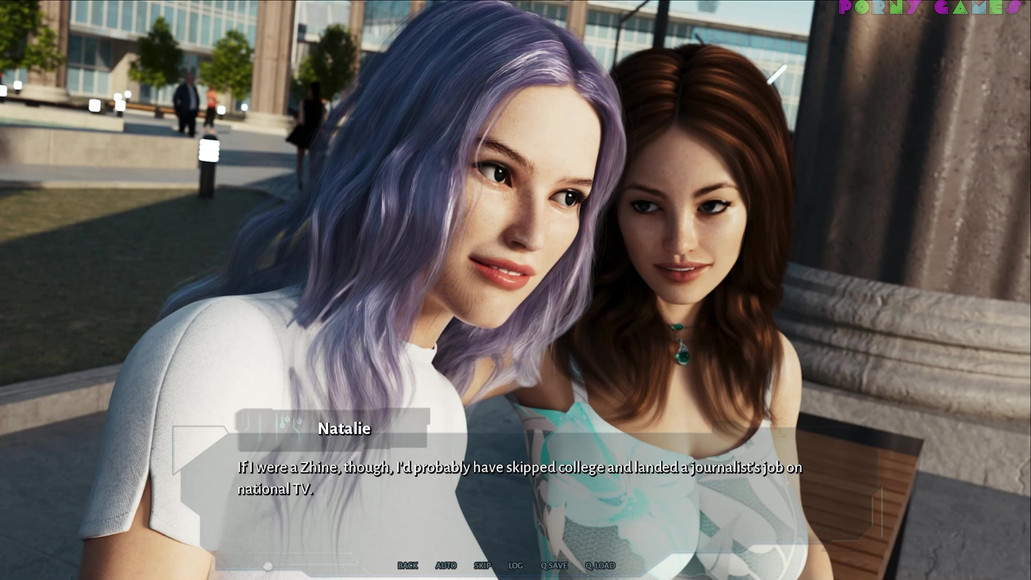
Task: Click Natalie's dialogue text to continue
Action: (x=519, y=478)
